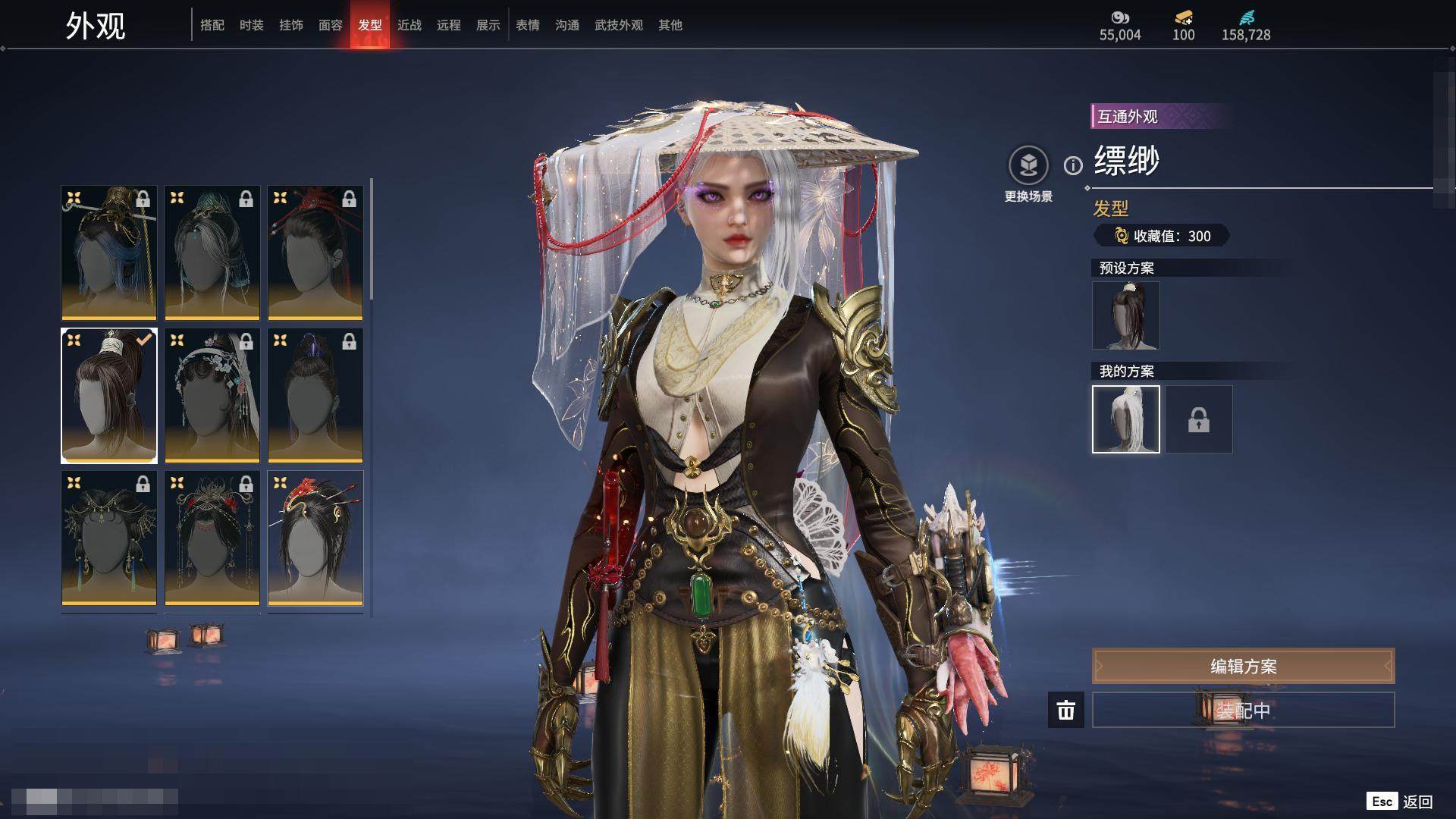1456x819 pixels.
Task: Delete the scheme with the trash icon
Action: point(1066,710)
